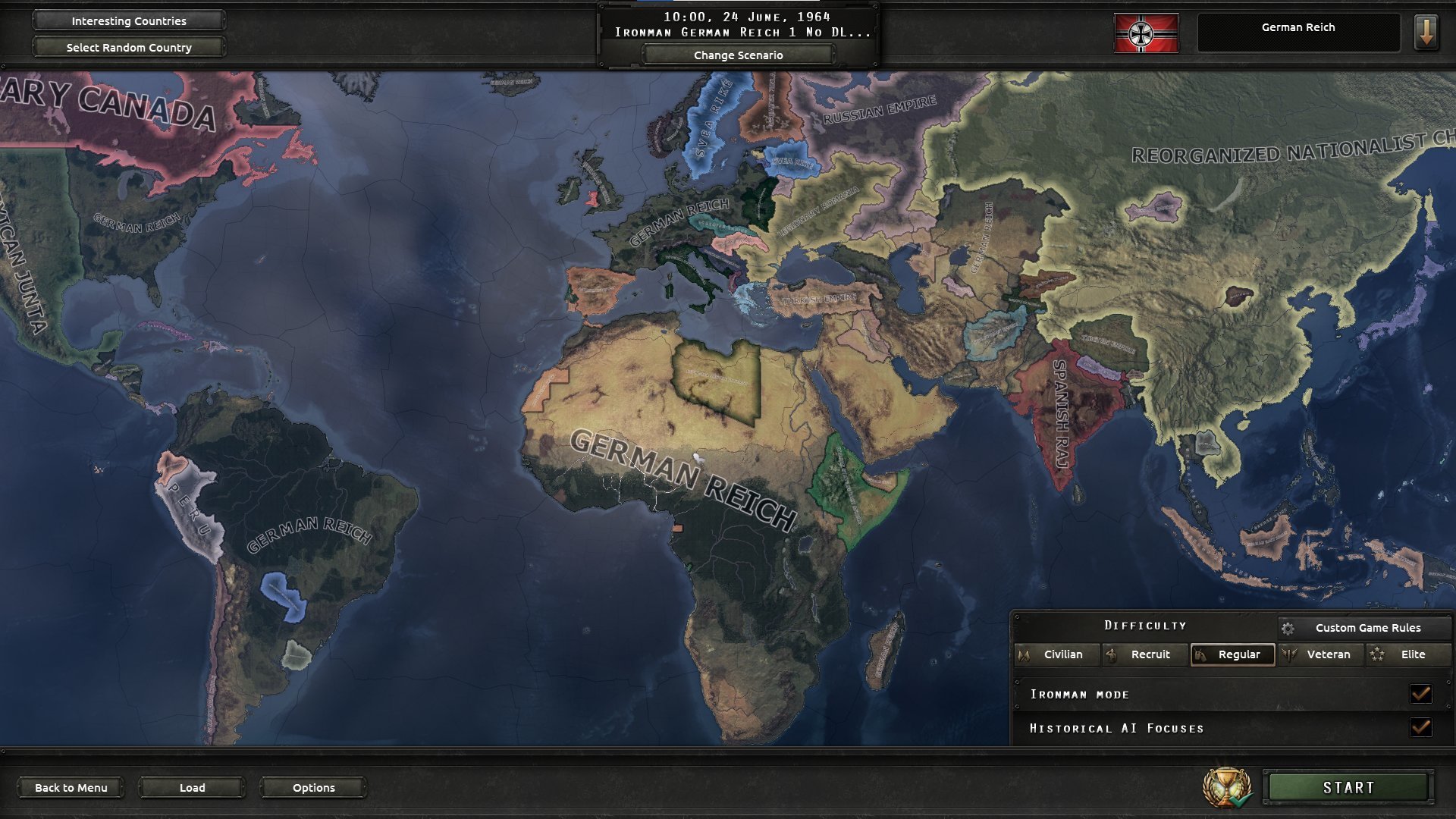Expand the orange arrow country dropdown
The width and height of the screenshot is (1456, 819).
pyautogui.click(x=1426, y=33)
